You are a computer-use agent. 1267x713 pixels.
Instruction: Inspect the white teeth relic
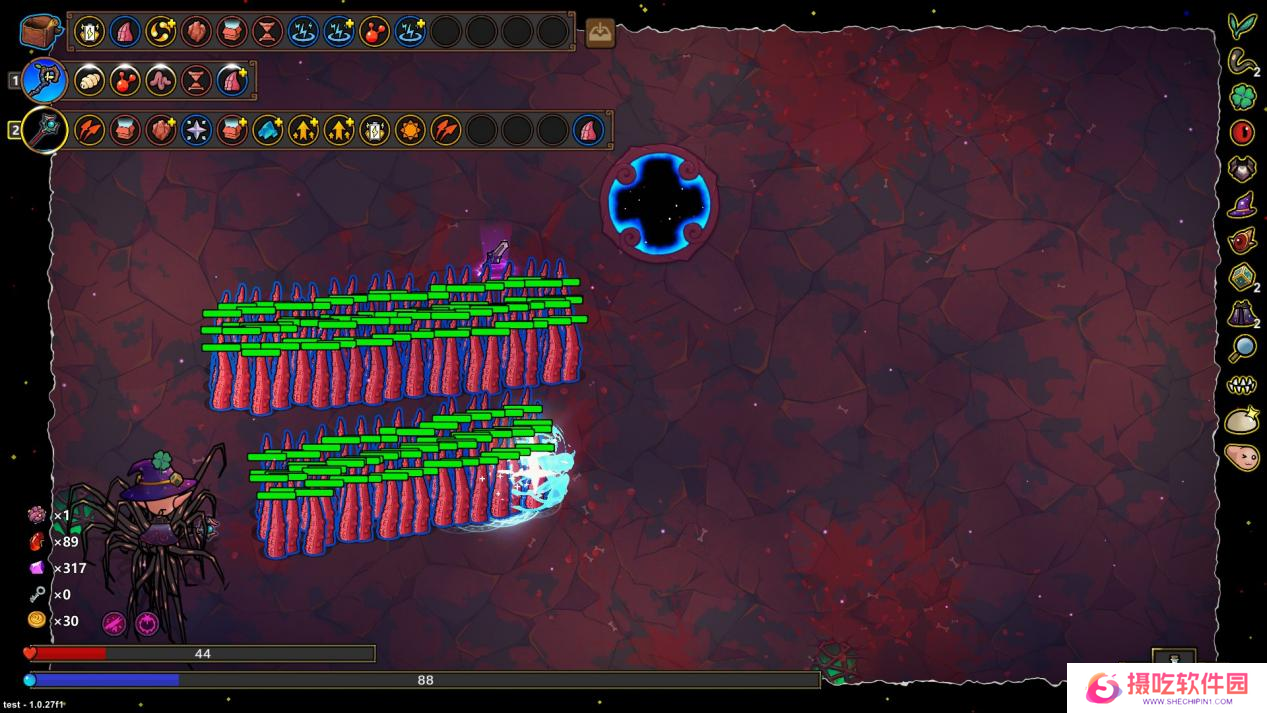coord(1242,385)
